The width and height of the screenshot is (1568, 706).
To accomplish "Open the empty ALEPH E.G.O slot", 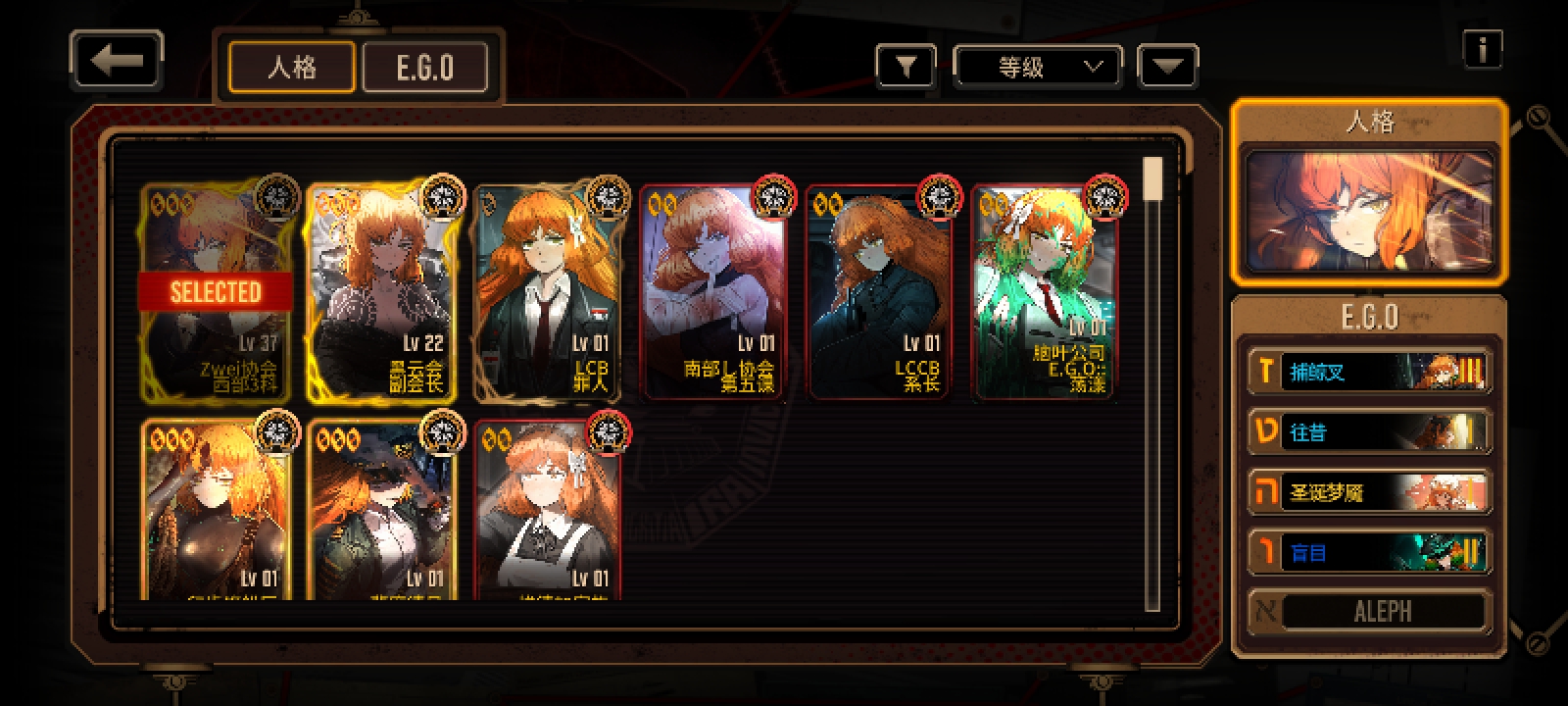I will coord(1369,612).
